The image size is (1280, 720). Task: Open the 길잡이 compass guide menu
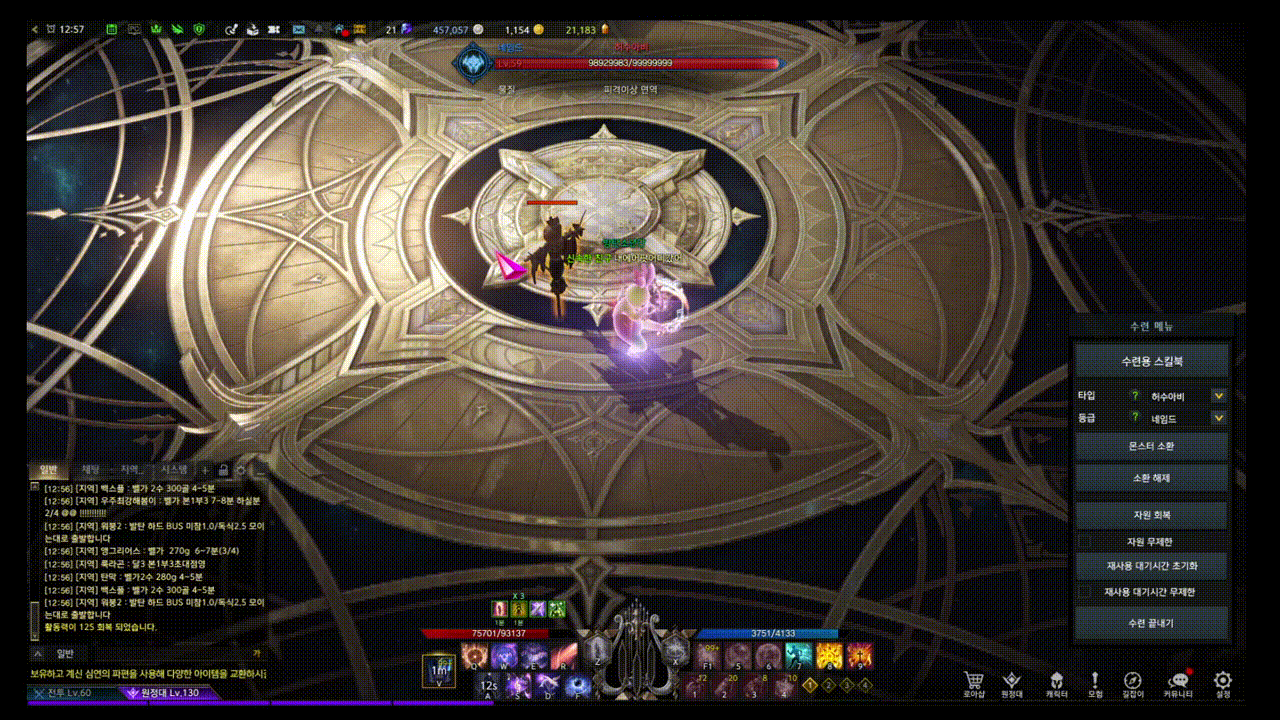pyautogui.click(x=1132, y=682)
